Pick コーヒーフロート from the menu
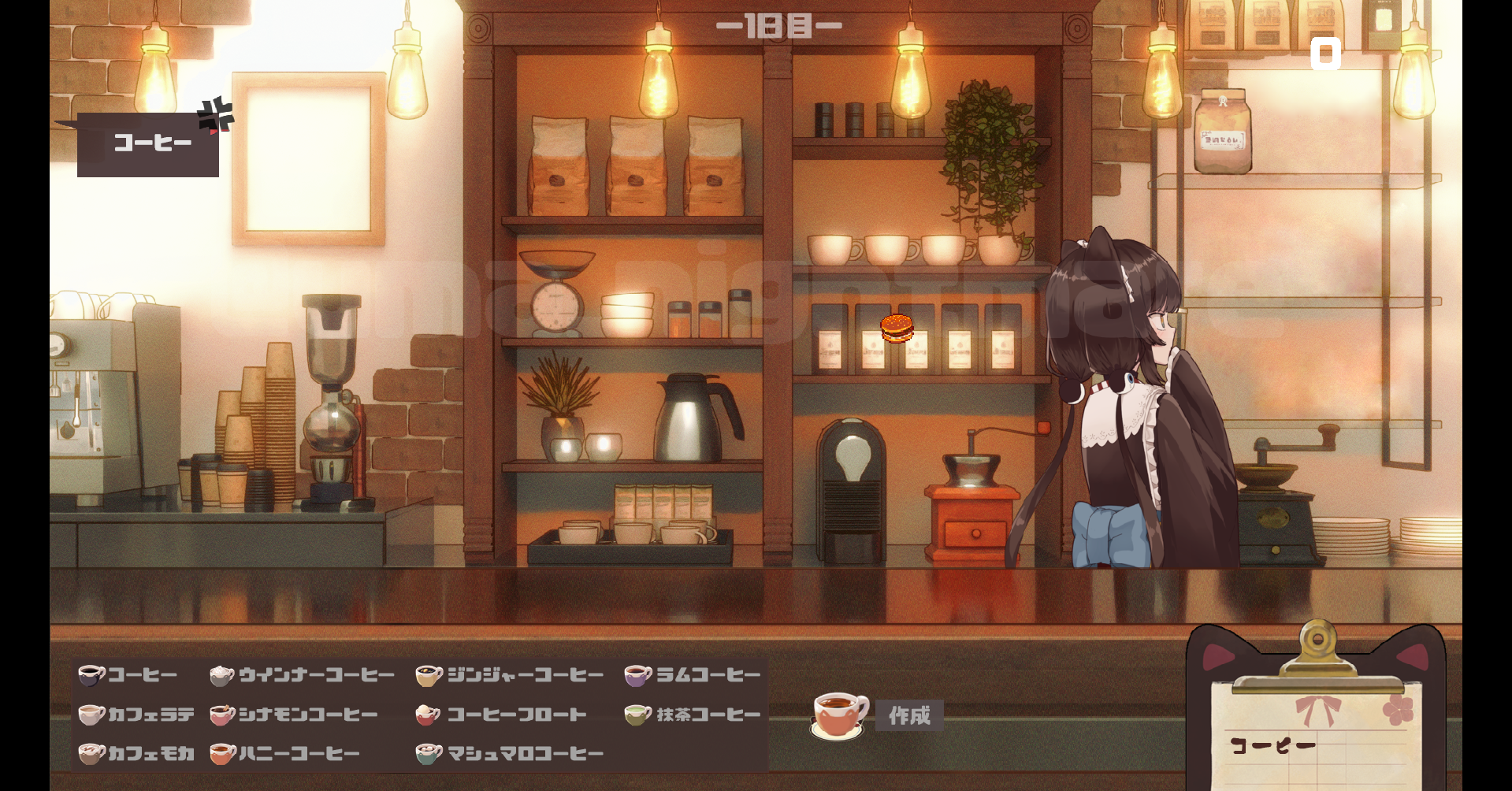The height and width of the screenshot is (791, 1512). pyautogui.click(x=502, y=715)
